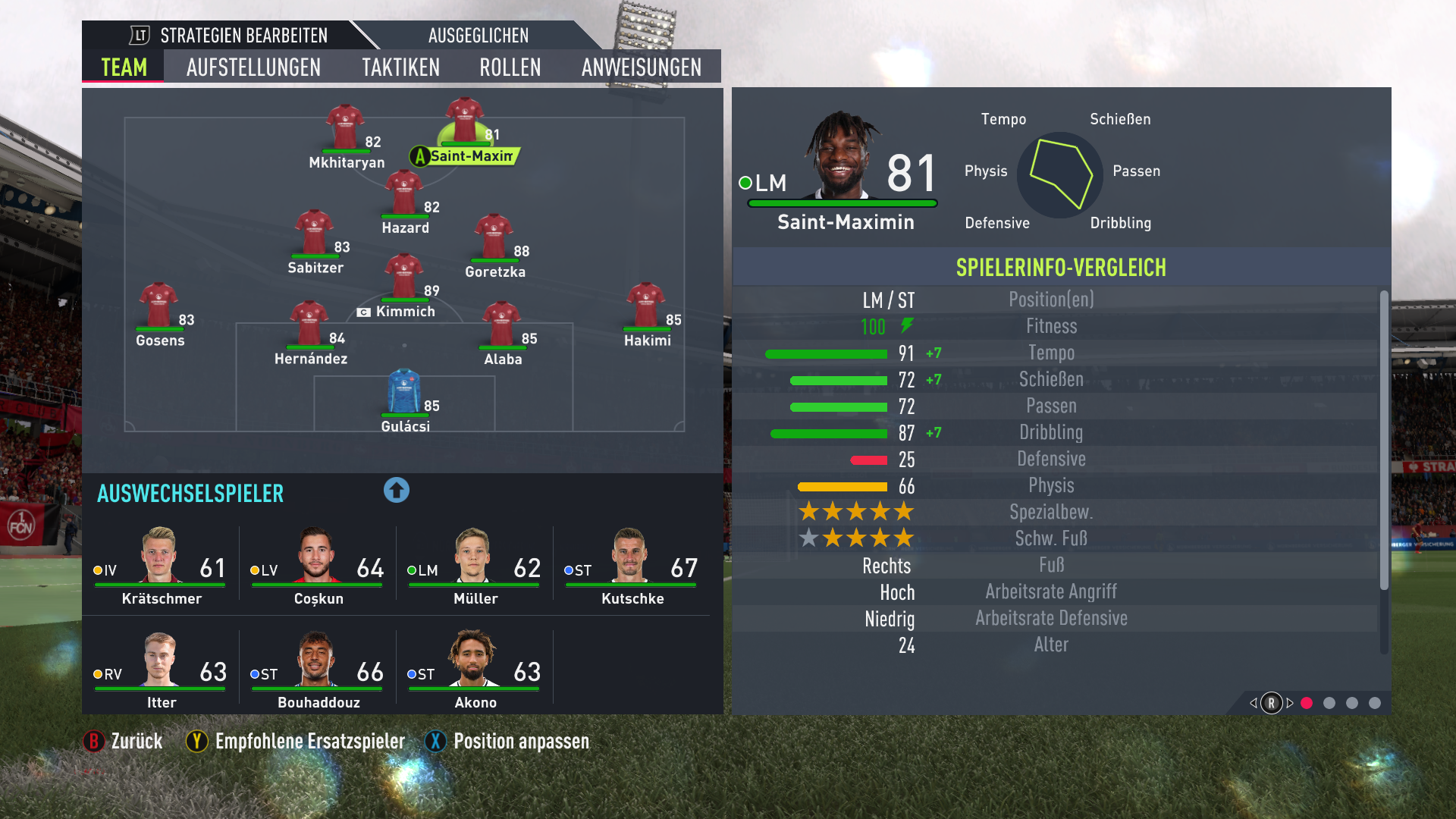Pick Mkhitaryan's shirt on the formation
This screenshot has height=819, width=1456.
pos(345,127)
